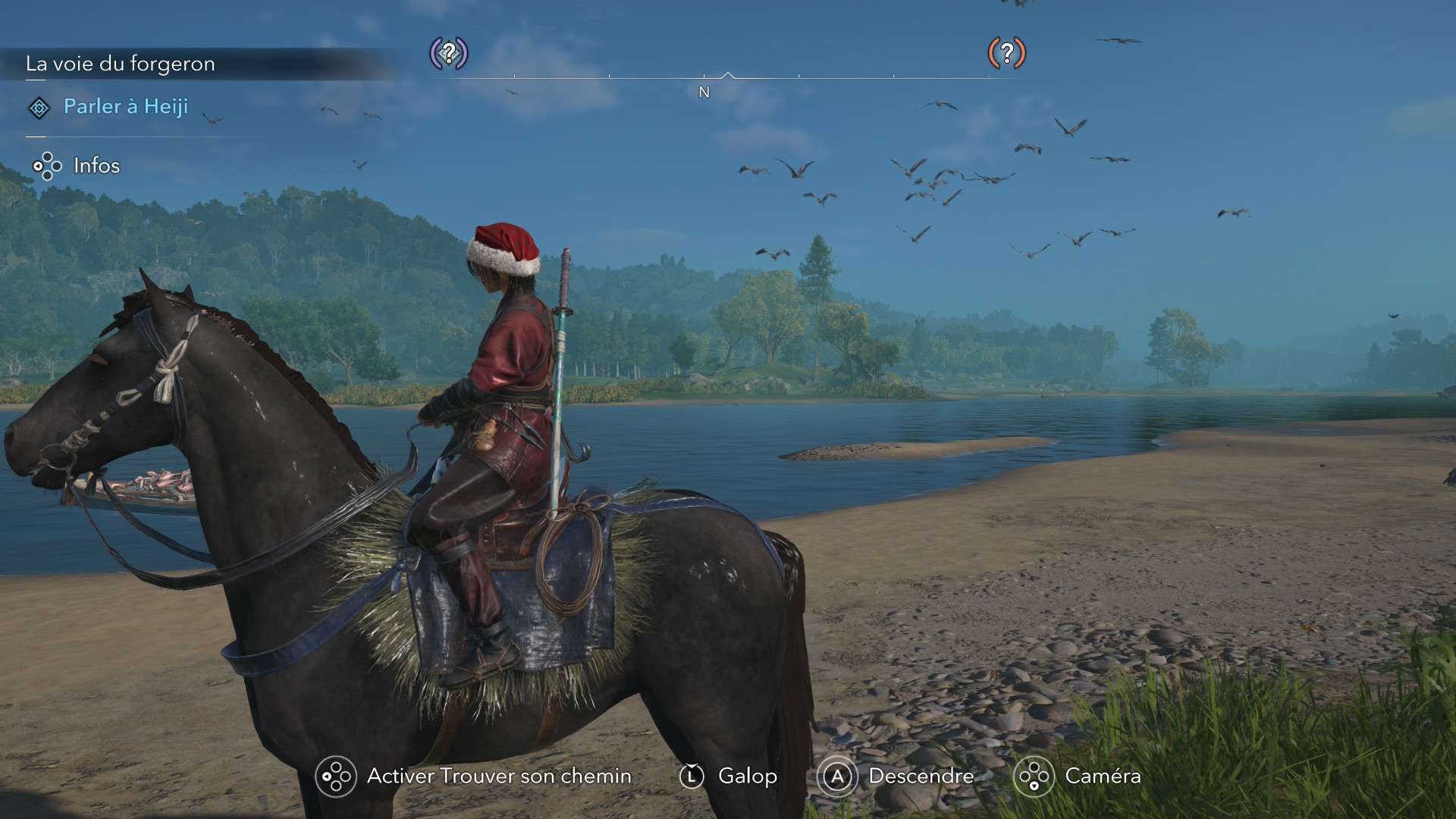Select the Galop action label
Viewport: 1456px width, 819px height.
point(747,776)
